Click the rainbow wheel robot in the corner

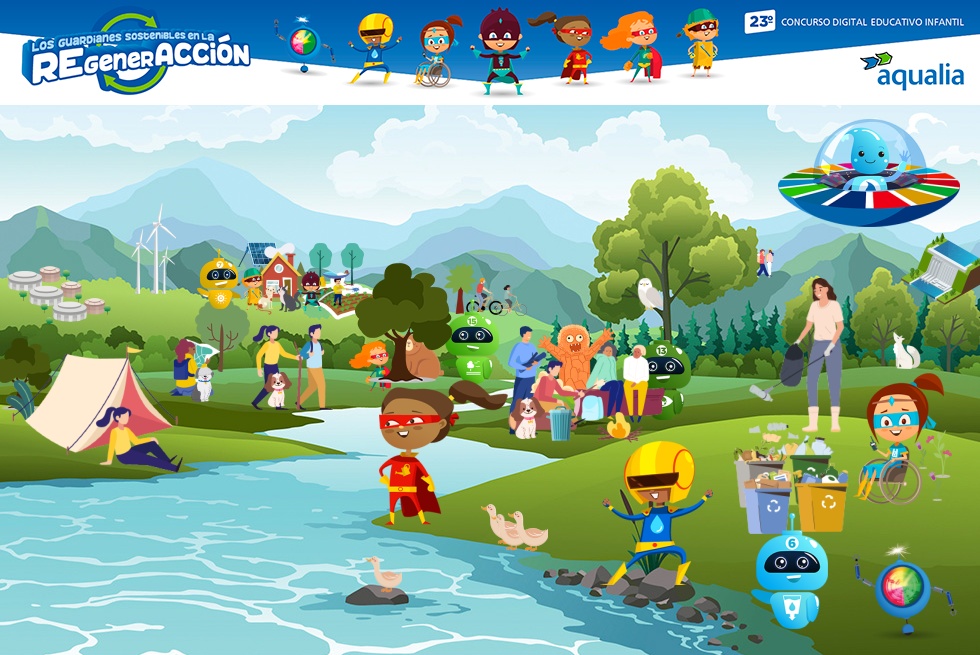903,588
